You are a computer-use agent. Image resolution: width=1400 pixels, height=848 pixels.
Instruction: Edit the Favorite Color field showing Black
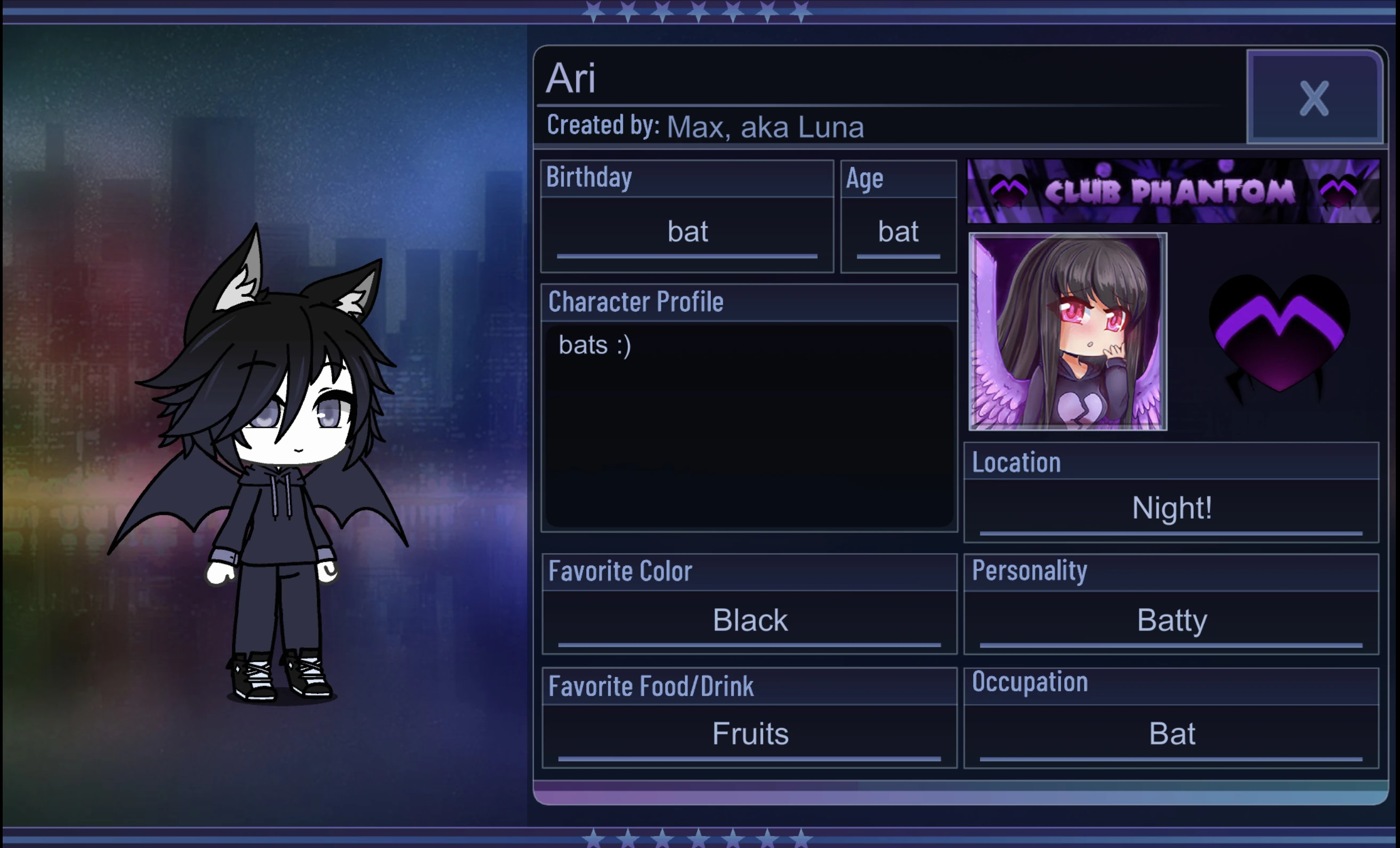tap(749, 620)
